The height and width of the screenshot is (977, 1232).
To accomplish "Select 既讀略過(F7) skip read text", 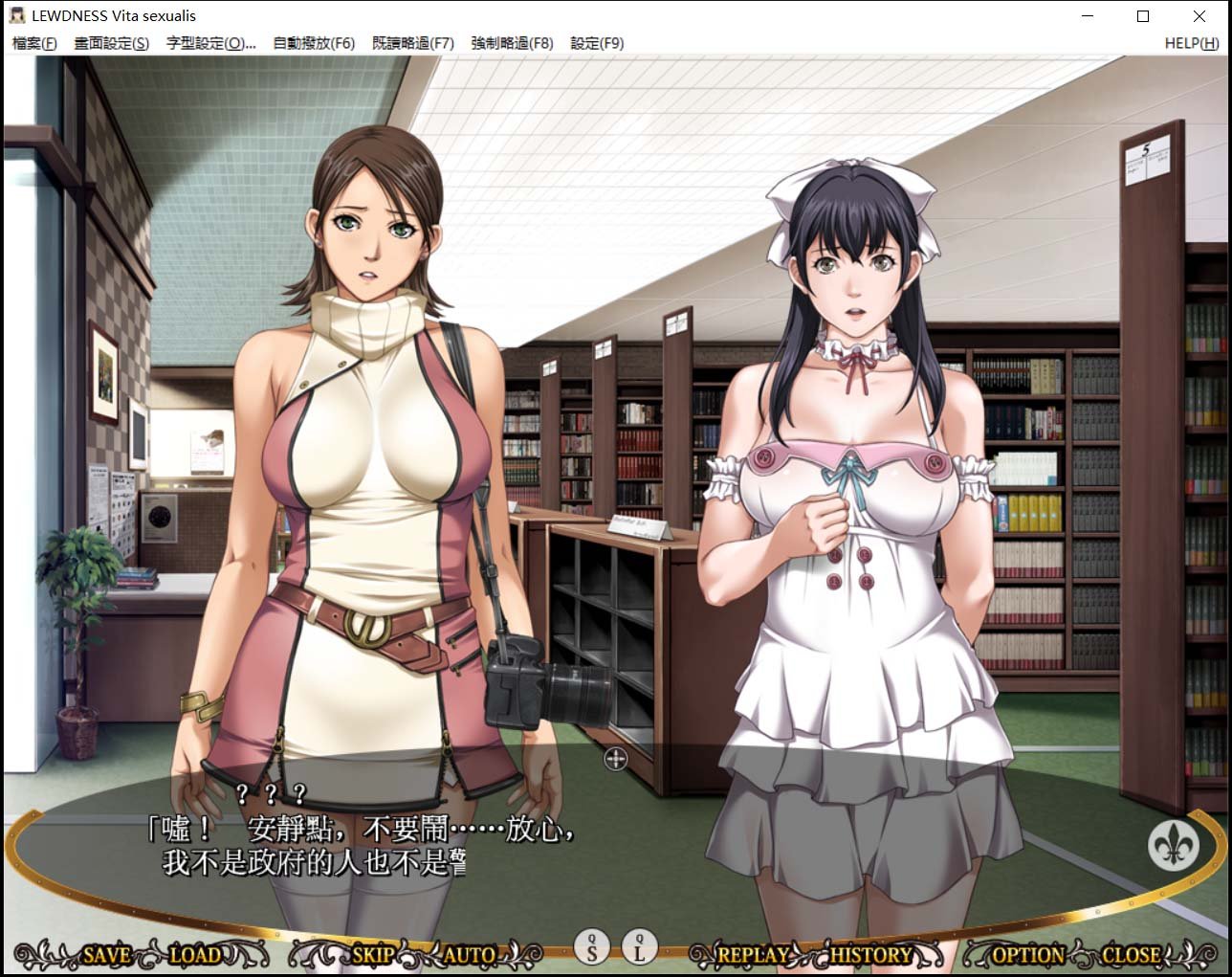I will point(413,43).
